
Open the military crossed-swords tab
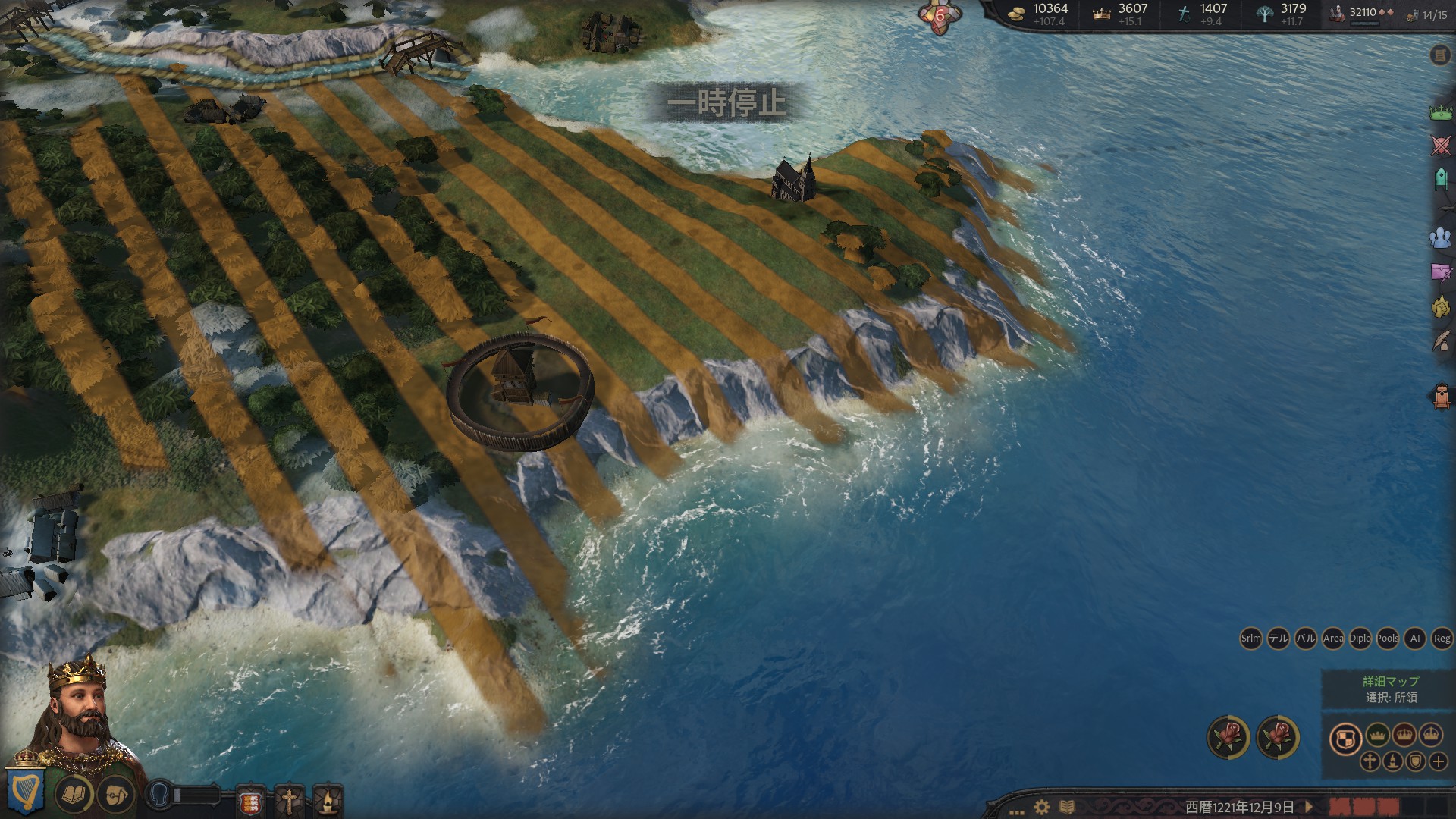1440,146
